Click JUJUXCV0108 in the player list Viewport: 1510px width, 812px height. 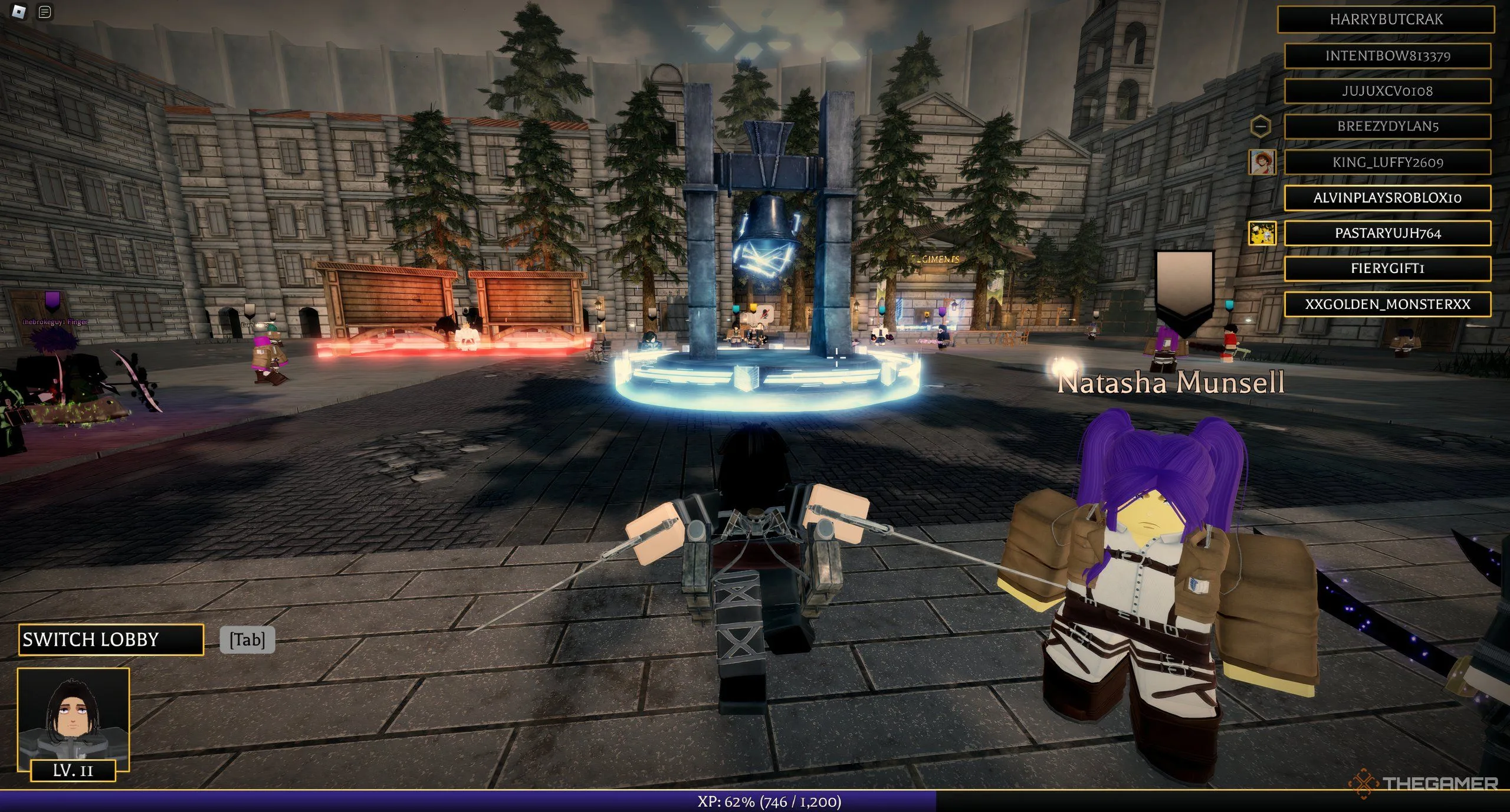click(1387, 91)
